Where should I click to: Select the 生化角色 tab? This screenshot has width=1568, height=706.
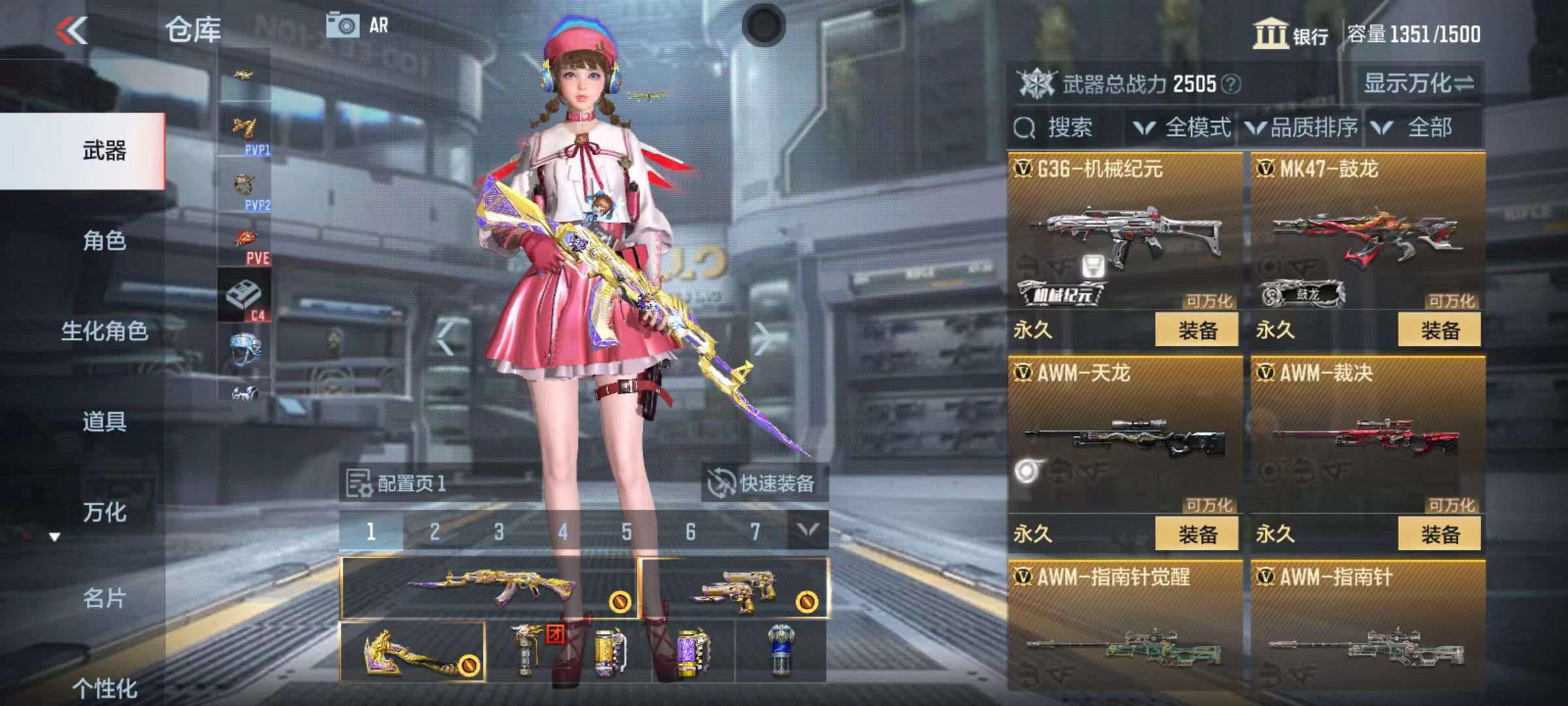point(104,331)
